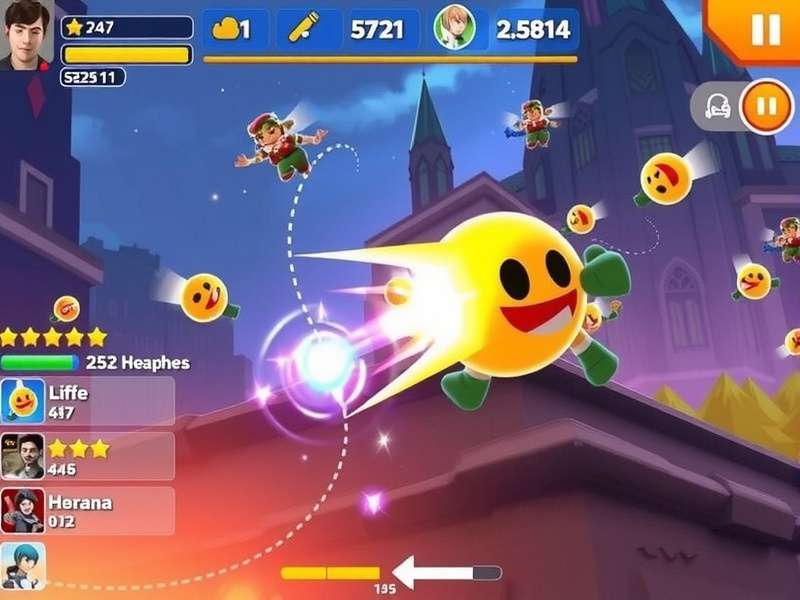Screen dimensions: 800x600
Task: Select the Liffe leaderboard row
Action: click(x=88, y=400)
